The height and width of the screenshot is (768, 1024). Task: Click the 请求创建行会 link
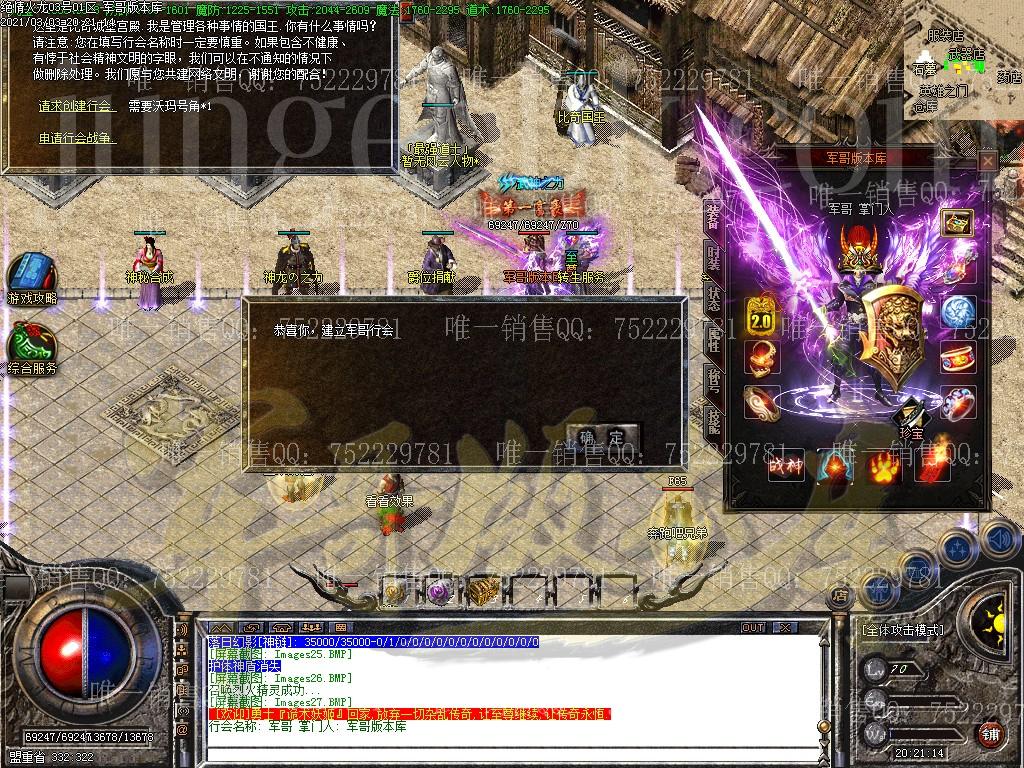pos(77,106)
